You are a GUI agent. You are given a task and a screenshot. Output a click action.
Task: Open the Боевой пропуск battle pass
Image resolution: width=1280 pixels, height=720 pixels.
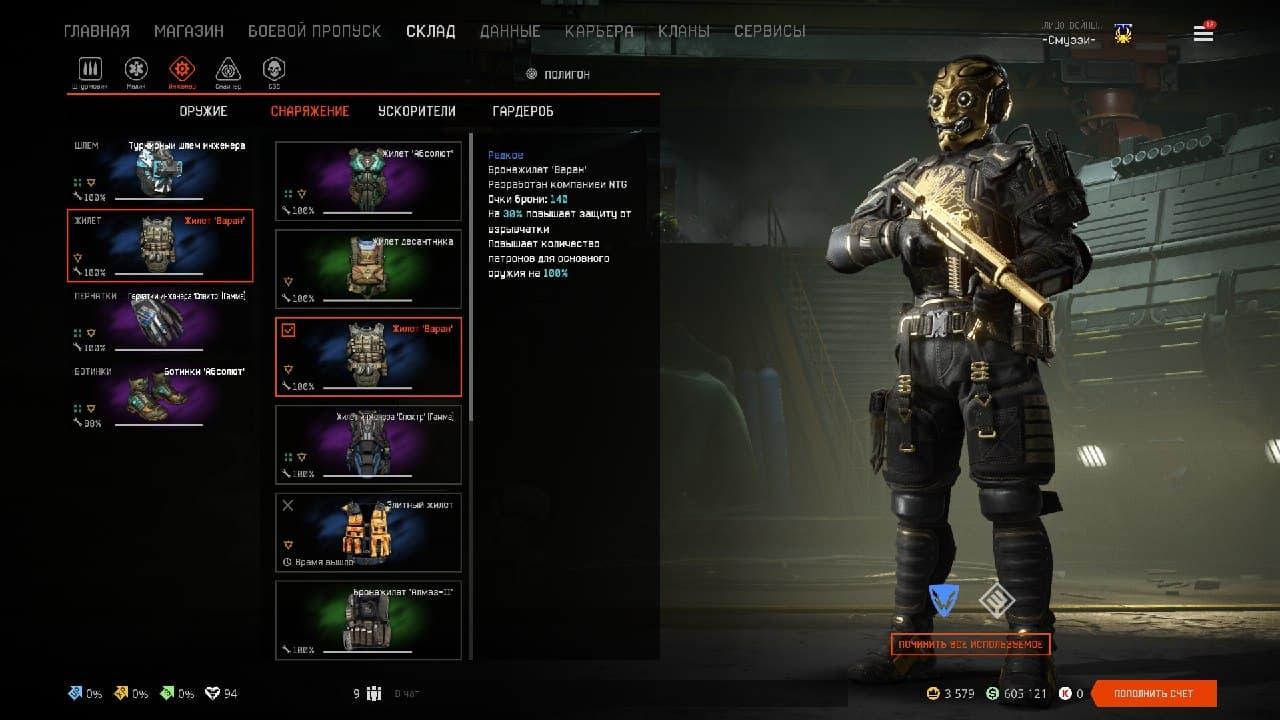click(314, 31)
